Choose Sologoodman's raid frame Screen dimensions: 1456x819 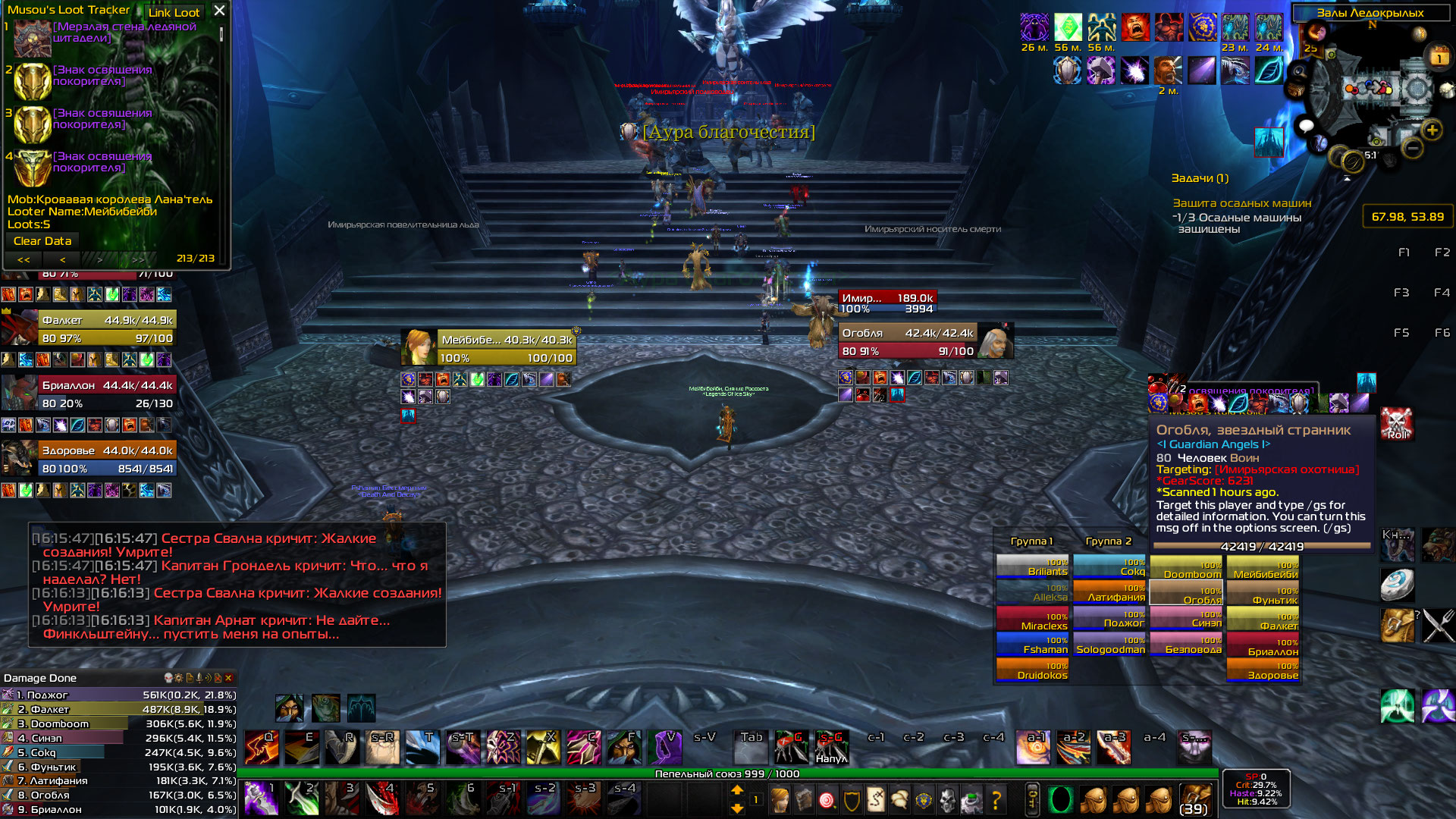coord(1110,645)
